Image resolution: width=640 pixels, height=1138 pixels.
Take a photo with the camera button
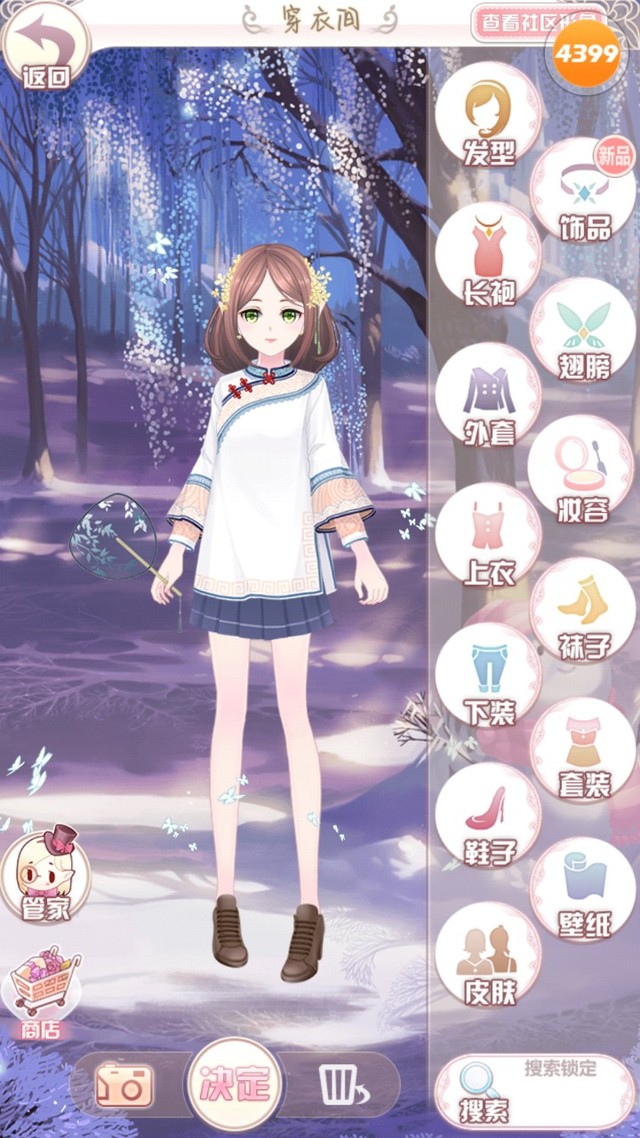click(124, 1085)
